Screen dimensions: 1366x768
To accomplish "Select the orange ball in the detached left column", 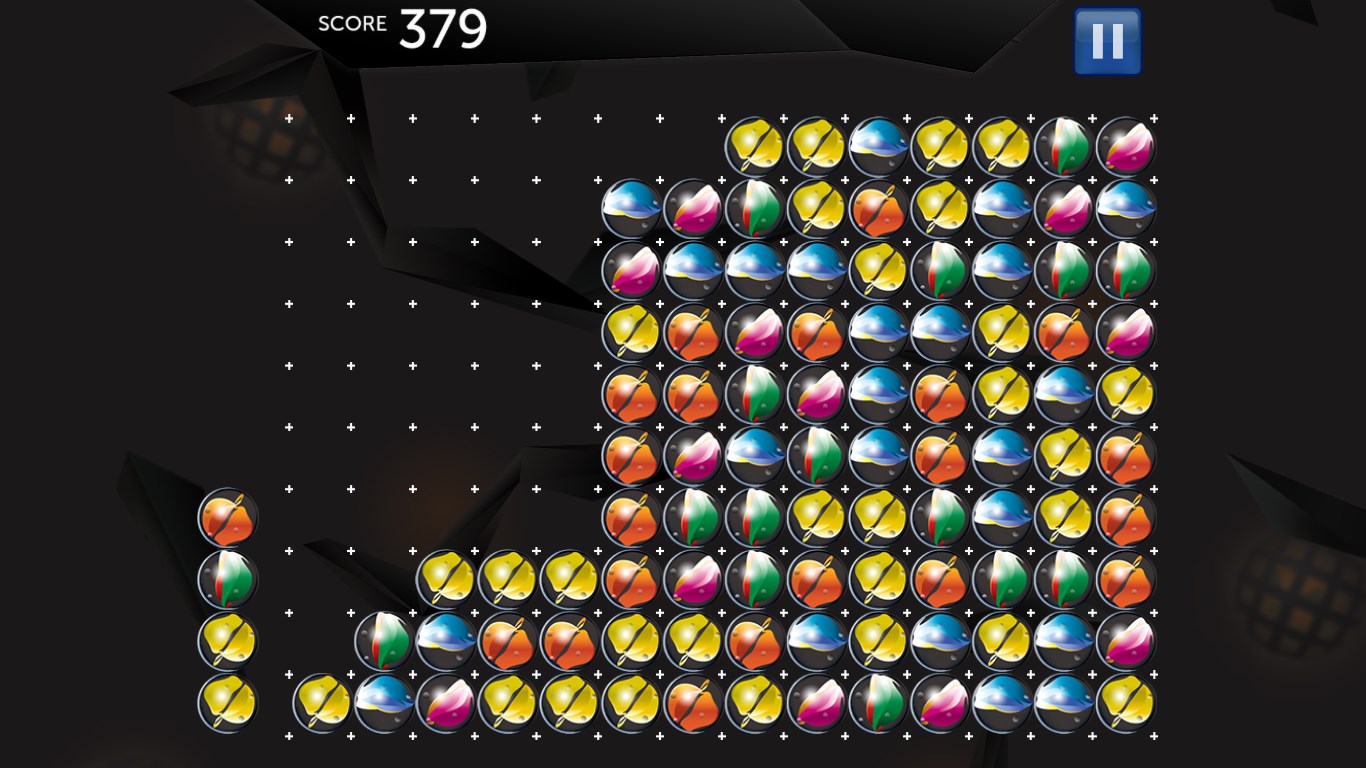I will point(228,518).
